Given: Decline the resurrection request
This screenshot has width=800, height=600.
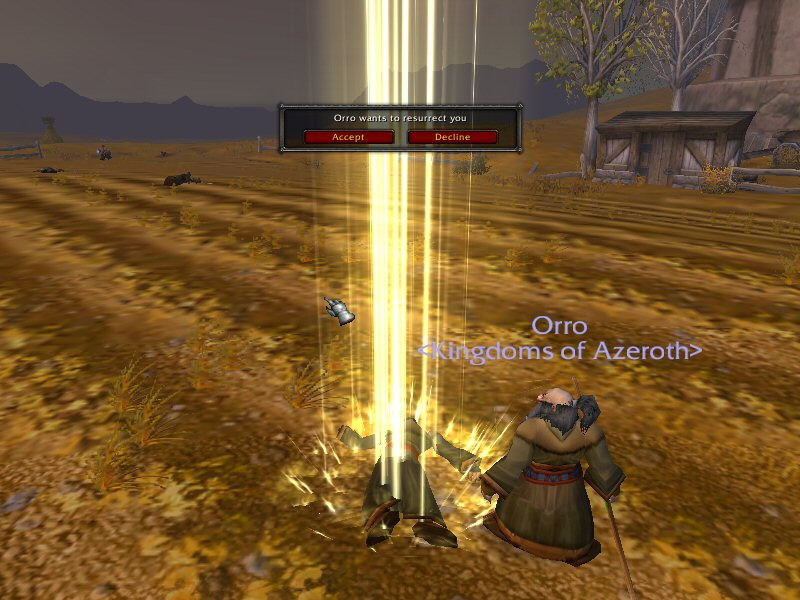Looking at the screenshot, I should pyautogui.click(x=452, y=137).
